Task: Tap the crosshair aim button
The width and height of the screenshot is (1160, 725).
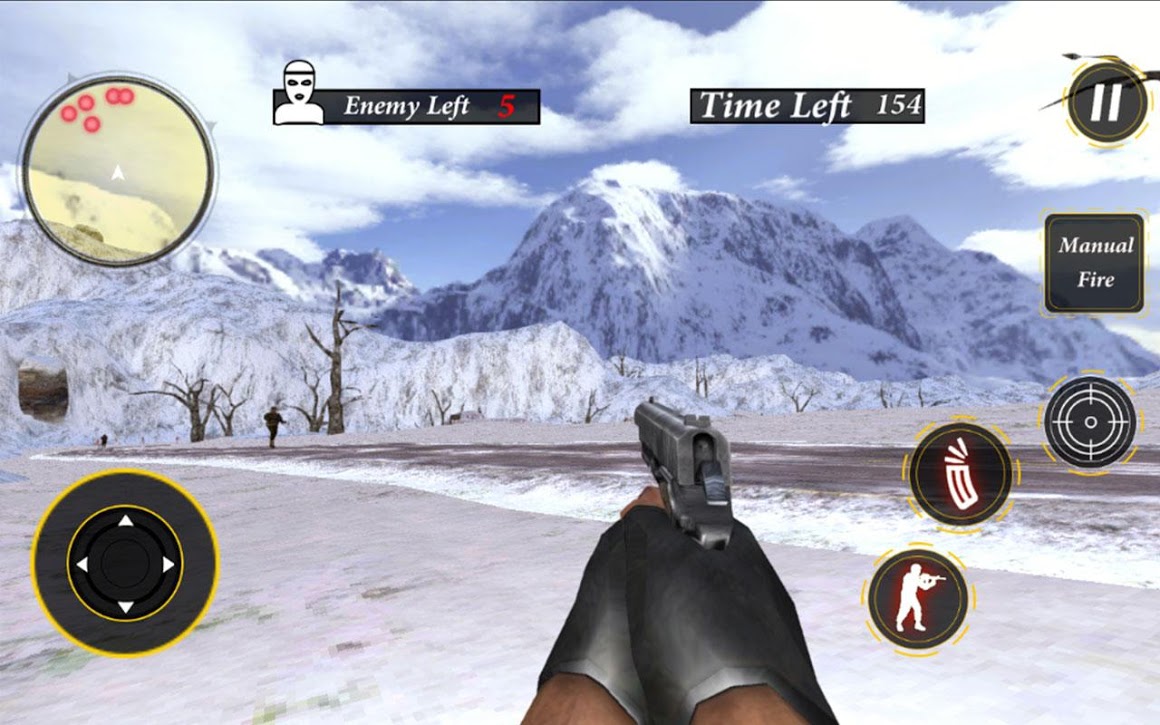Action: point(1090,422)
